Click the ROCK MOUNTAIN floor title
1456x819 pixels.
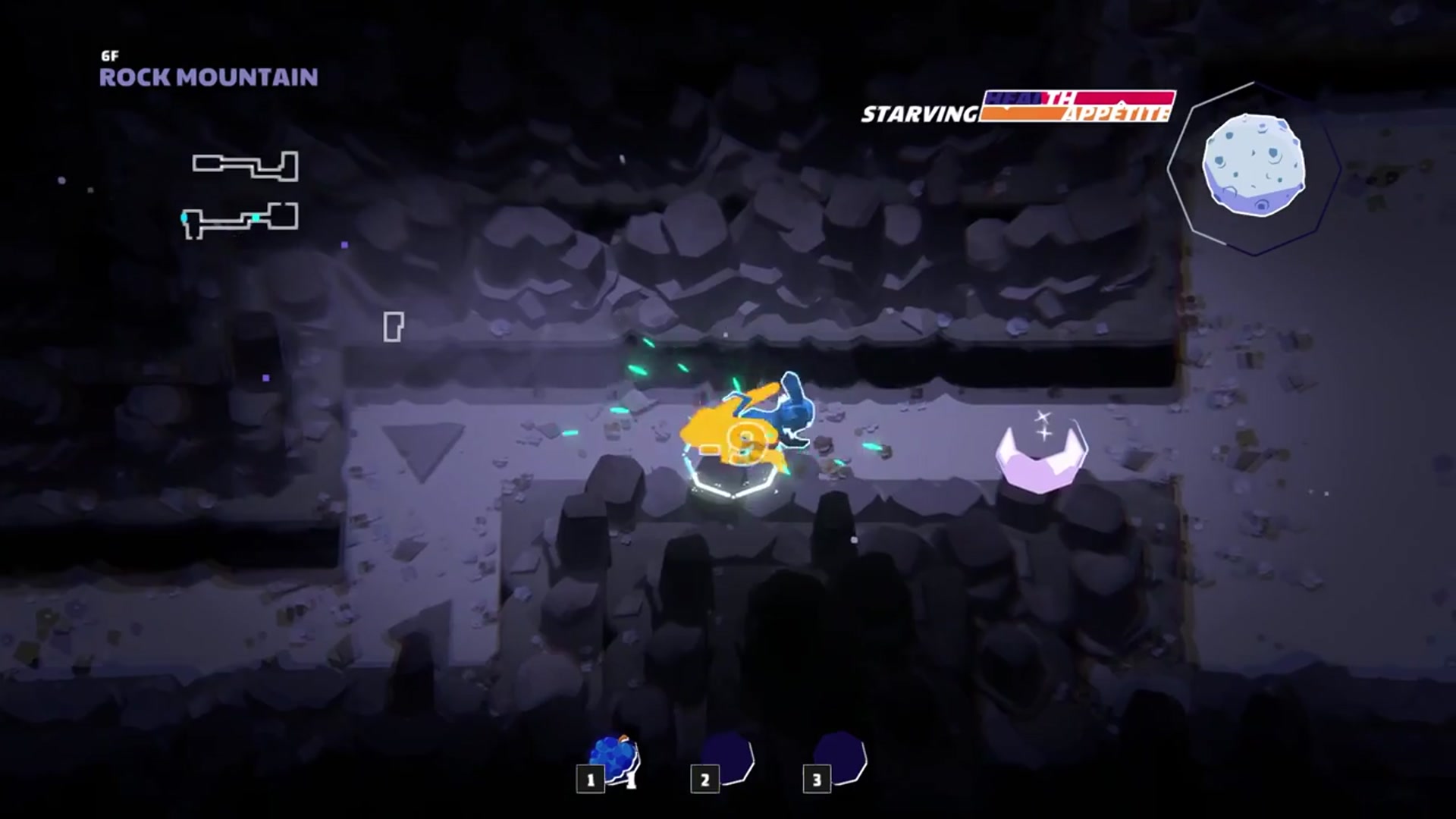208,77
